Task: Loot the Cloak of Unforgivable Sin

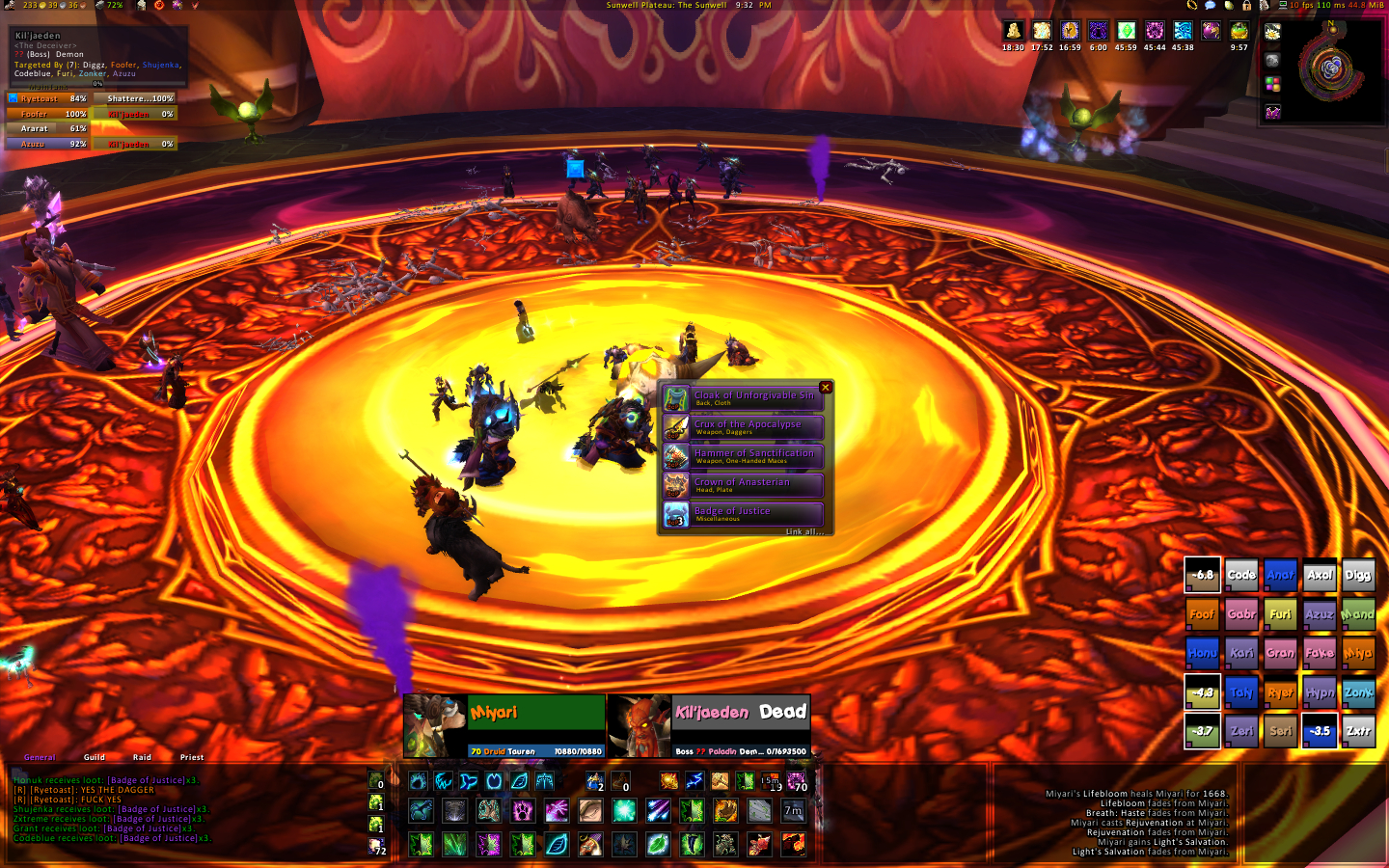Action: pos(743,398)
